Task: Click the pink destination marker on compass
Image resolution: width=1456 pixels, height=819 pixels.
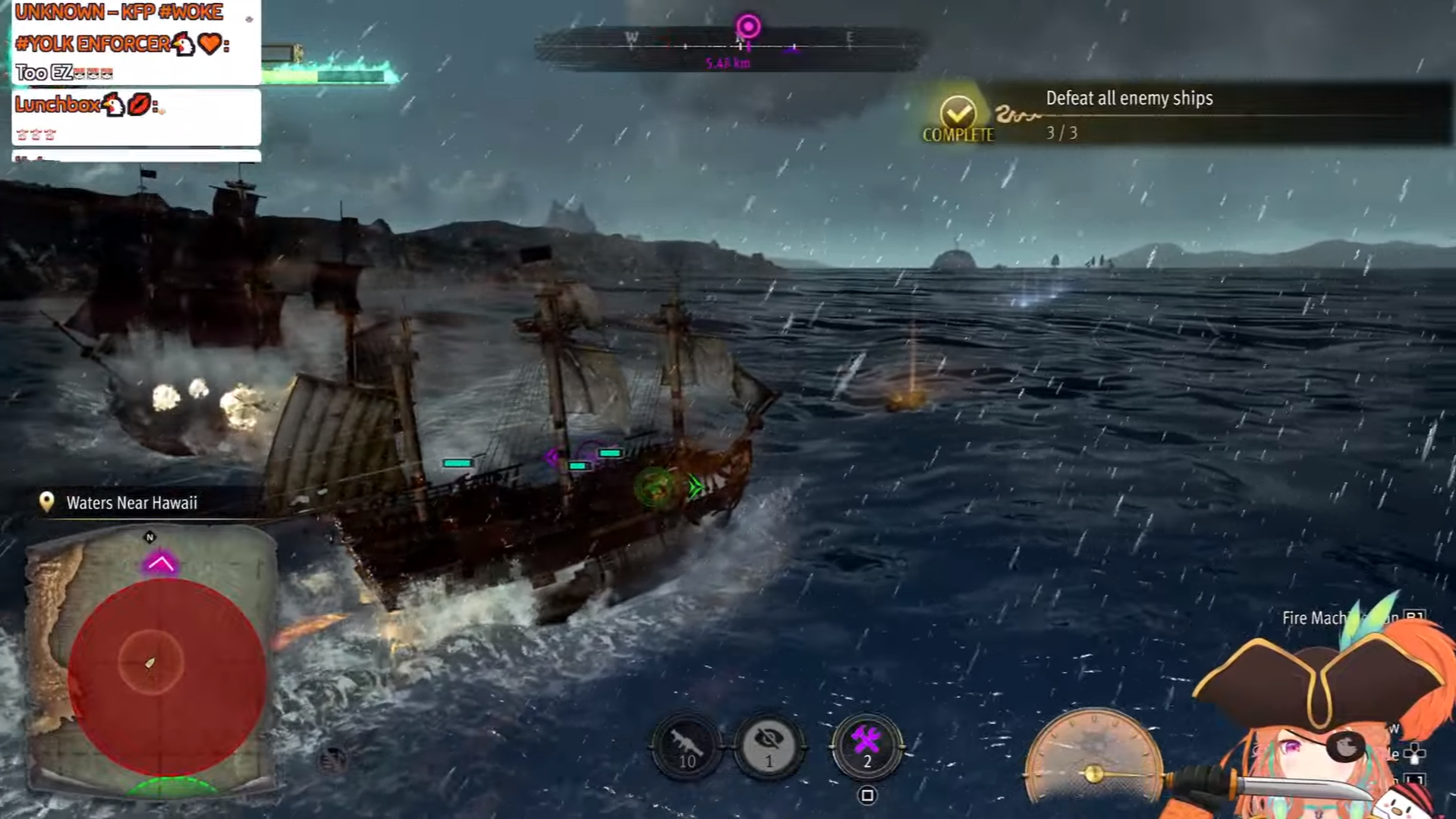Action: pos(748,27)
